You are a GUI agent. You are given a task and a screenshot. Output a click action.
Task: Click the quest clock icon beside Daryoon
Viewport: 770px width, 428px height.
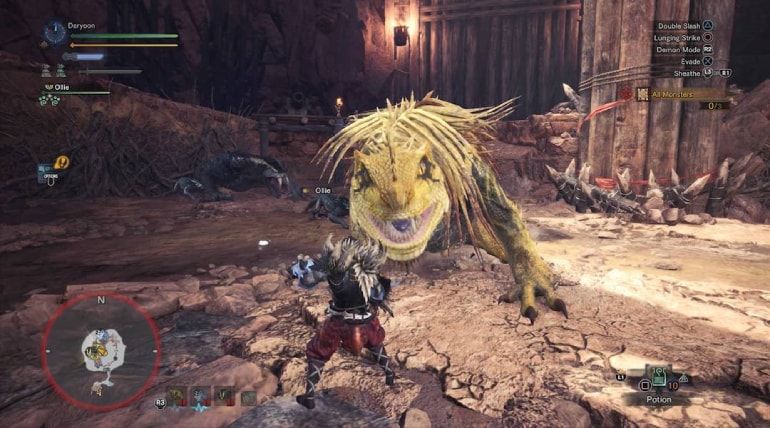56,33
